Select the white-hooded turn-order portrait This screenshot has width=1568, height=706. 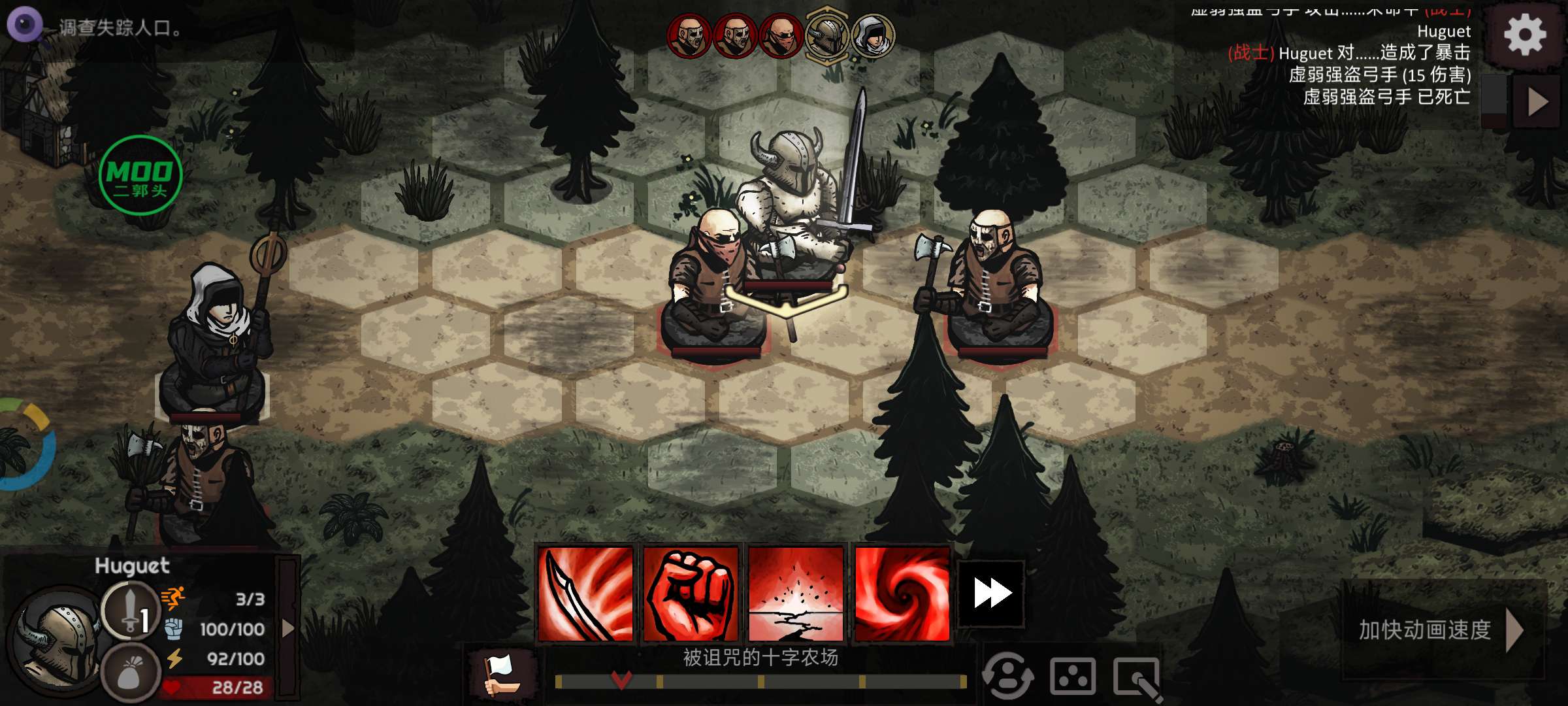tap(873, 35)
